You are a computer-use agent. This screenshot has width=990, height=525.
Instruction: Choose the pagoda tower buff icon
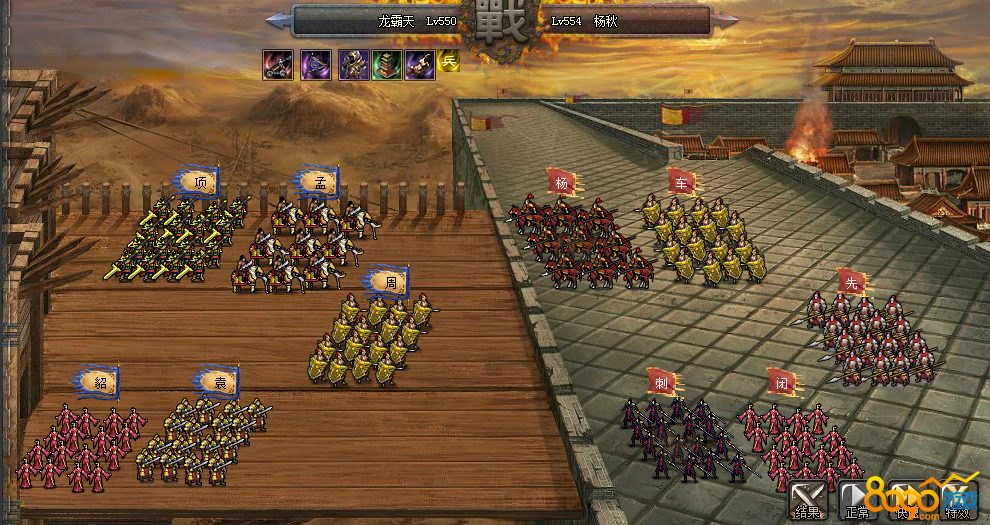point(387,65)
